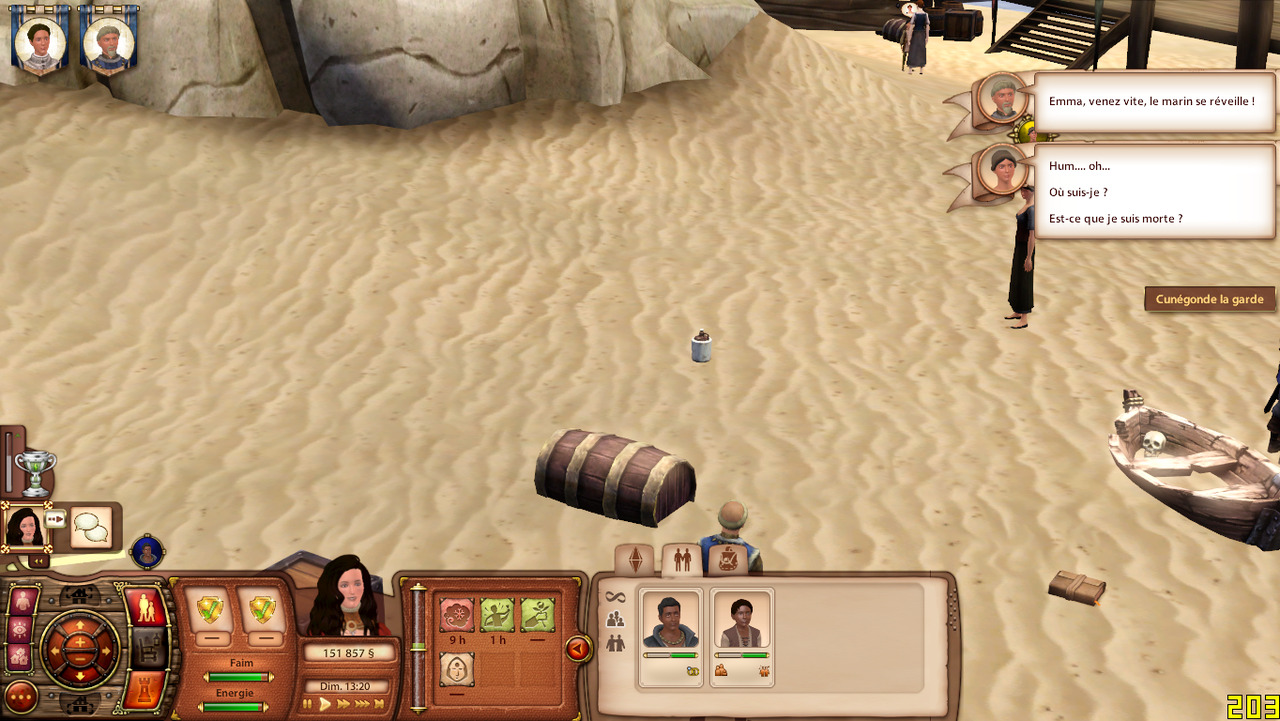The width and height of the screenshot is (1280, 721).
Task: Set game speed to normal play
Action: pos(325,704)
